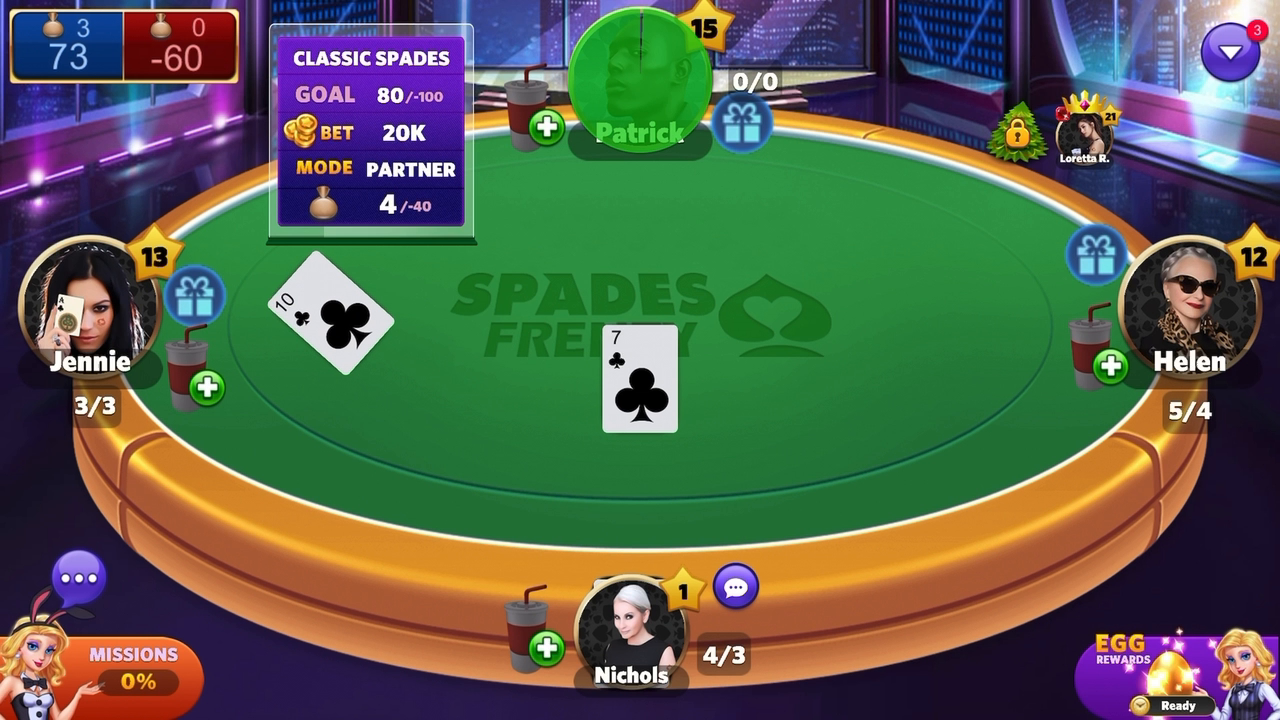Viewport: 1280px width, 720px height.
Task: Click the green plus near Patrick's cup
Action: [546, 127]
